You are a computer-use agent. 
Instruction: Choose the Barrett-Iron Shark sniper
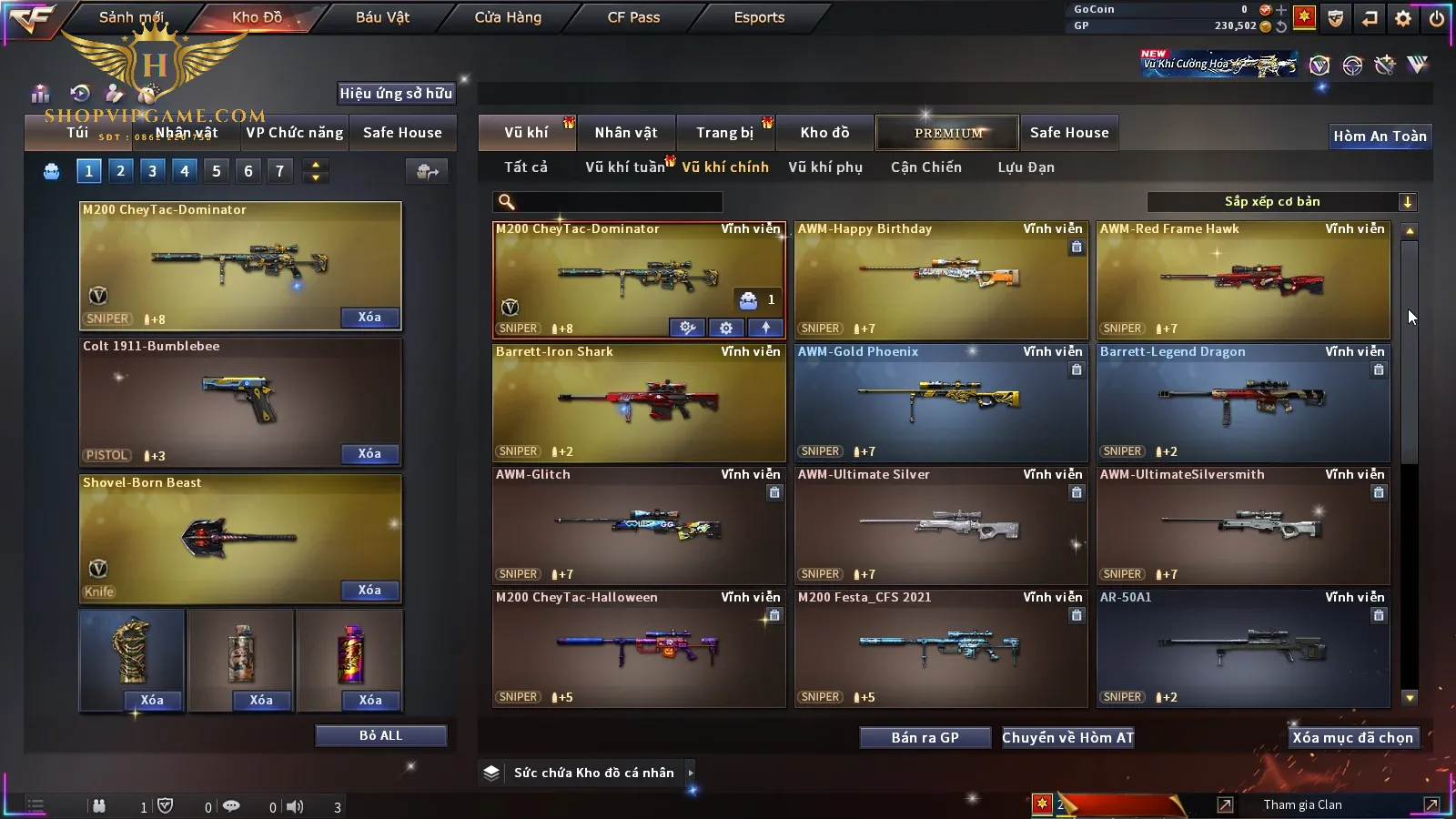point(639,402)
